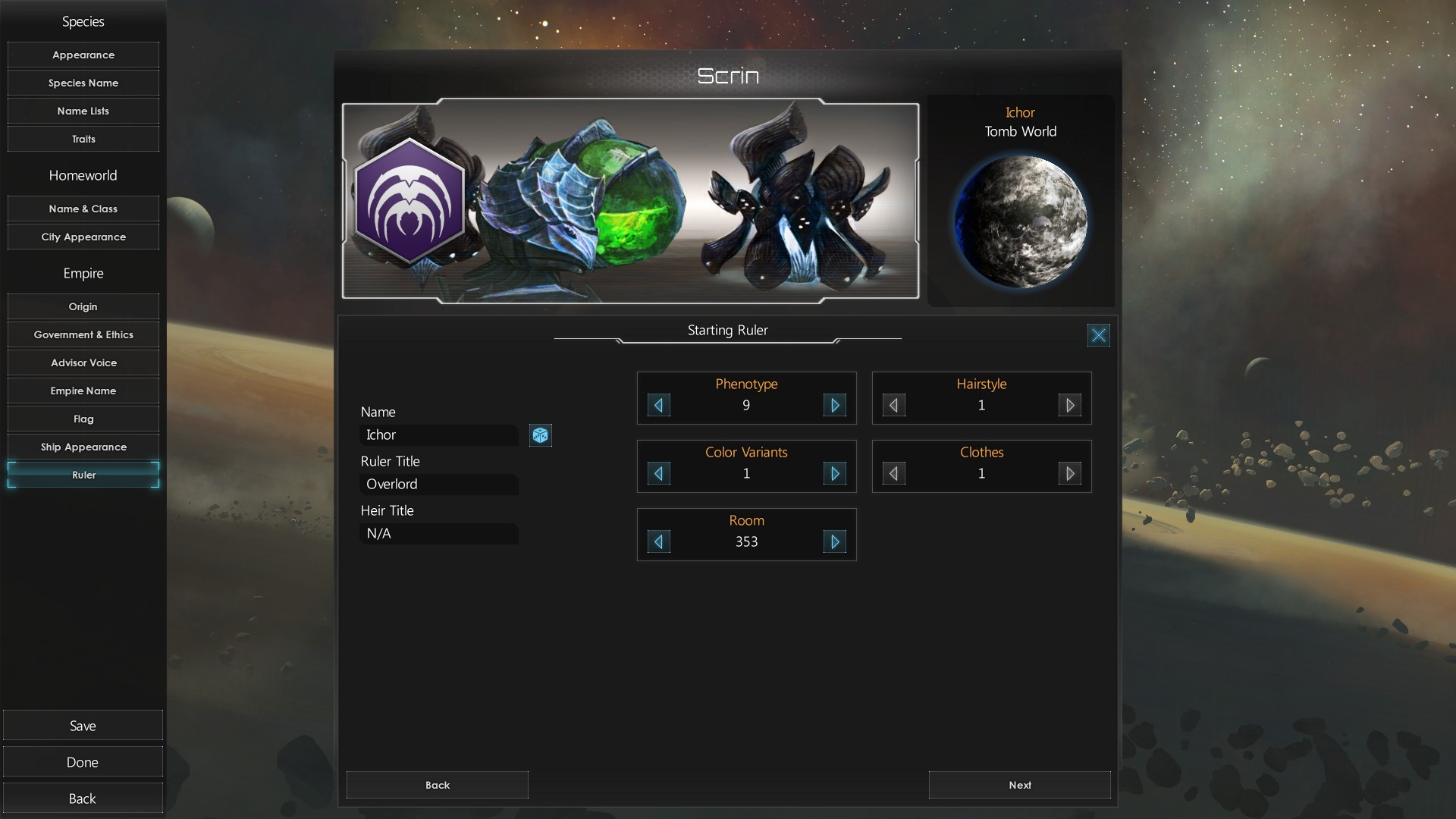Edit the ruler Name field
Viewport: 1456px width, 819px height.
pos(438,435)
